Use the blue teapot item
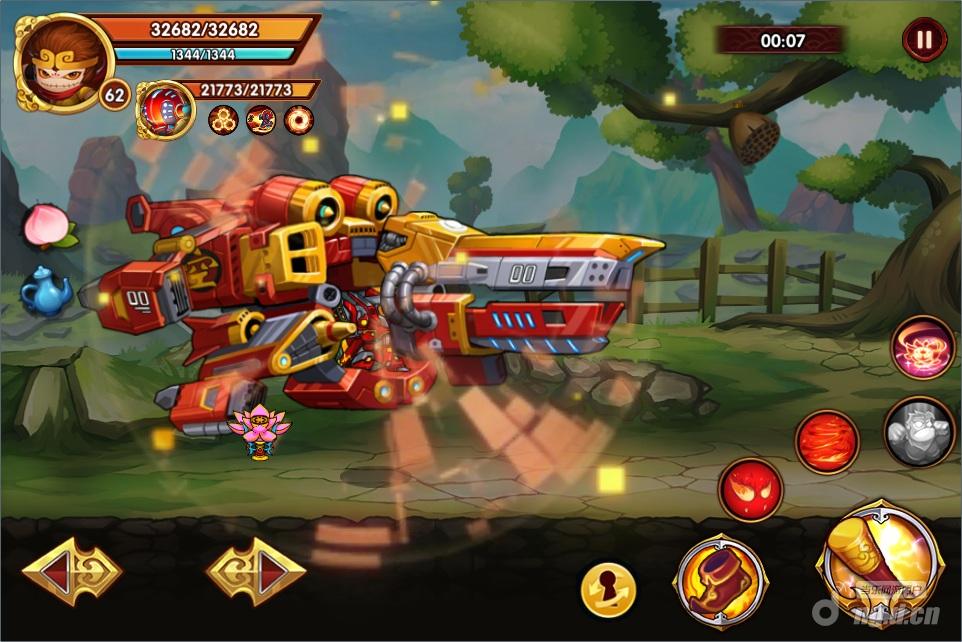Viewport: 962px width, 642px height. (46, 292)
